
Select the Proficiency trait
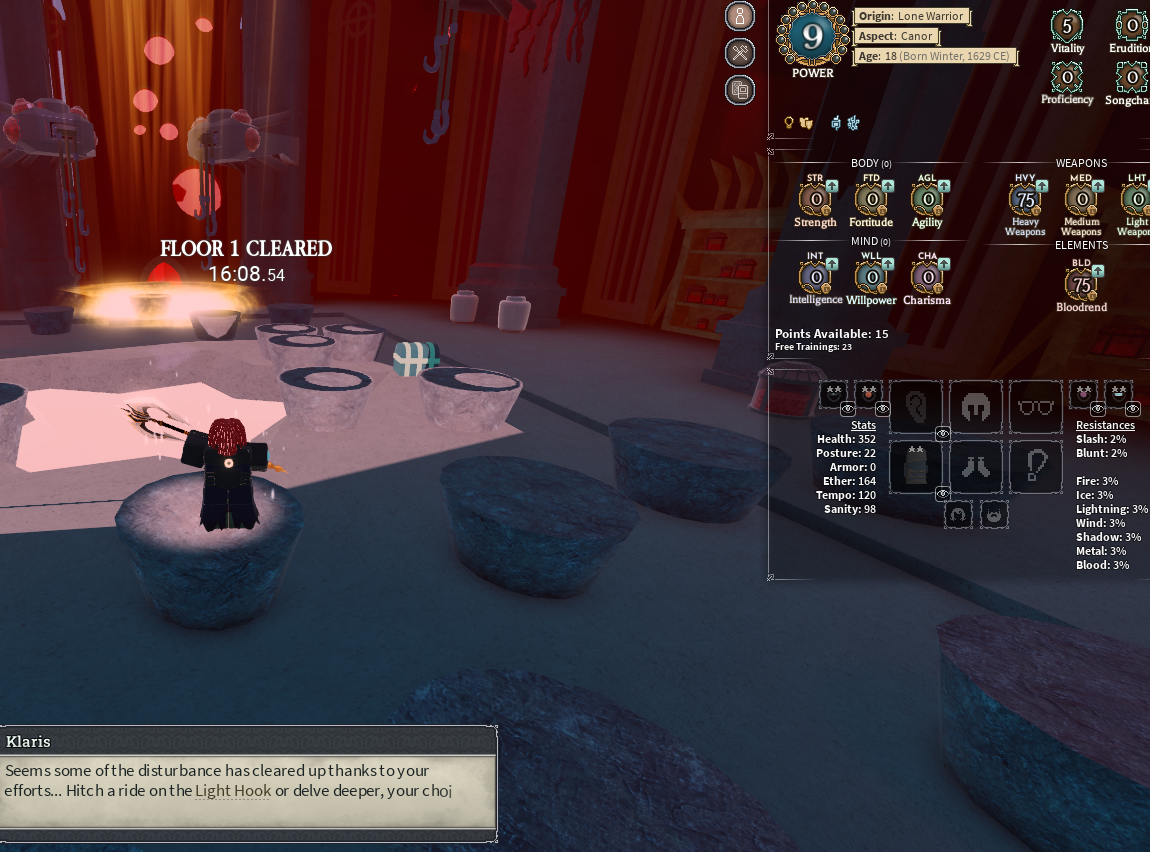(1067, 76)
